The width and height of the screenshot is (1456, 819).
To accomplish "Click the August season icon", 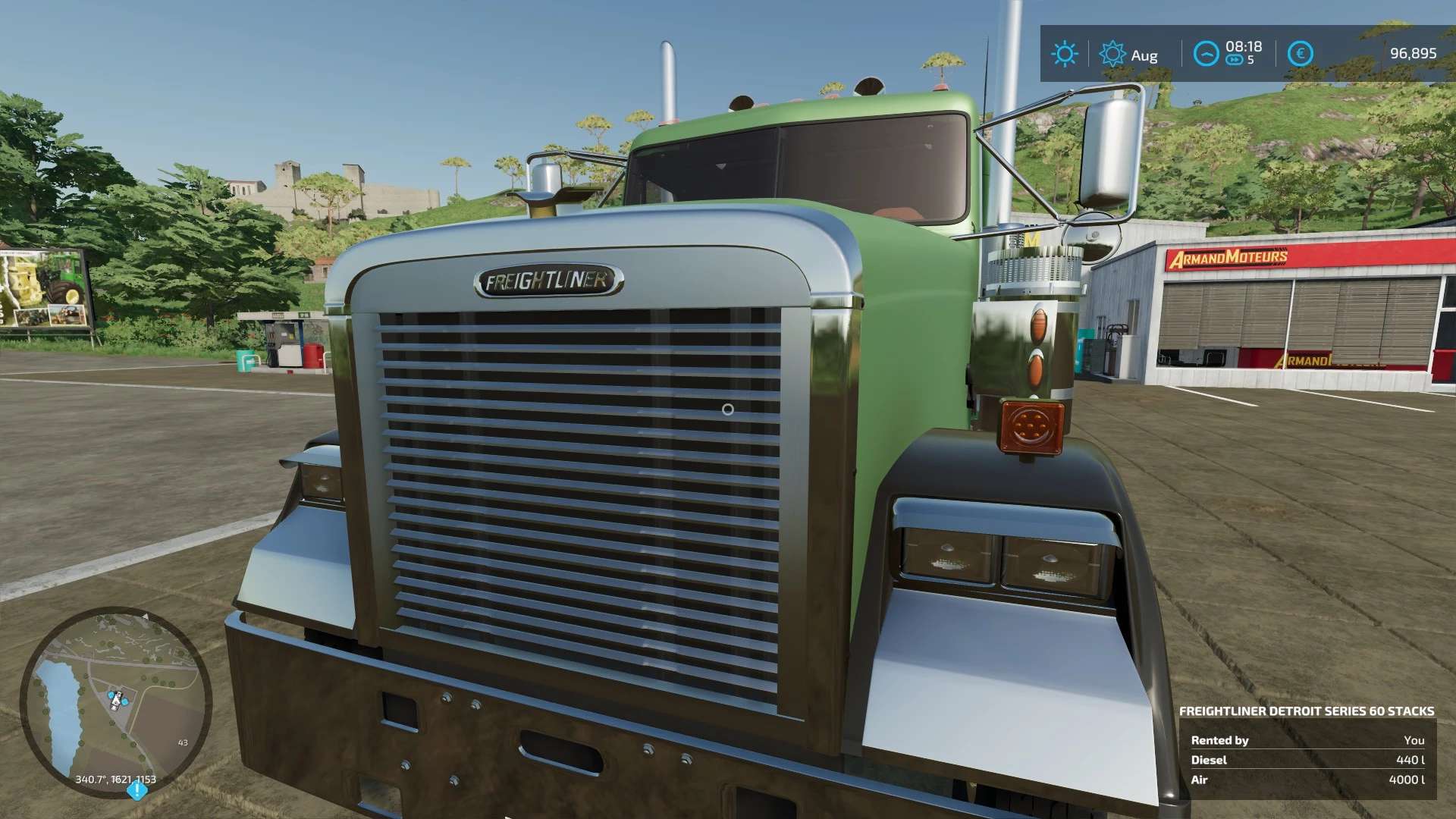I will 1112,54.
